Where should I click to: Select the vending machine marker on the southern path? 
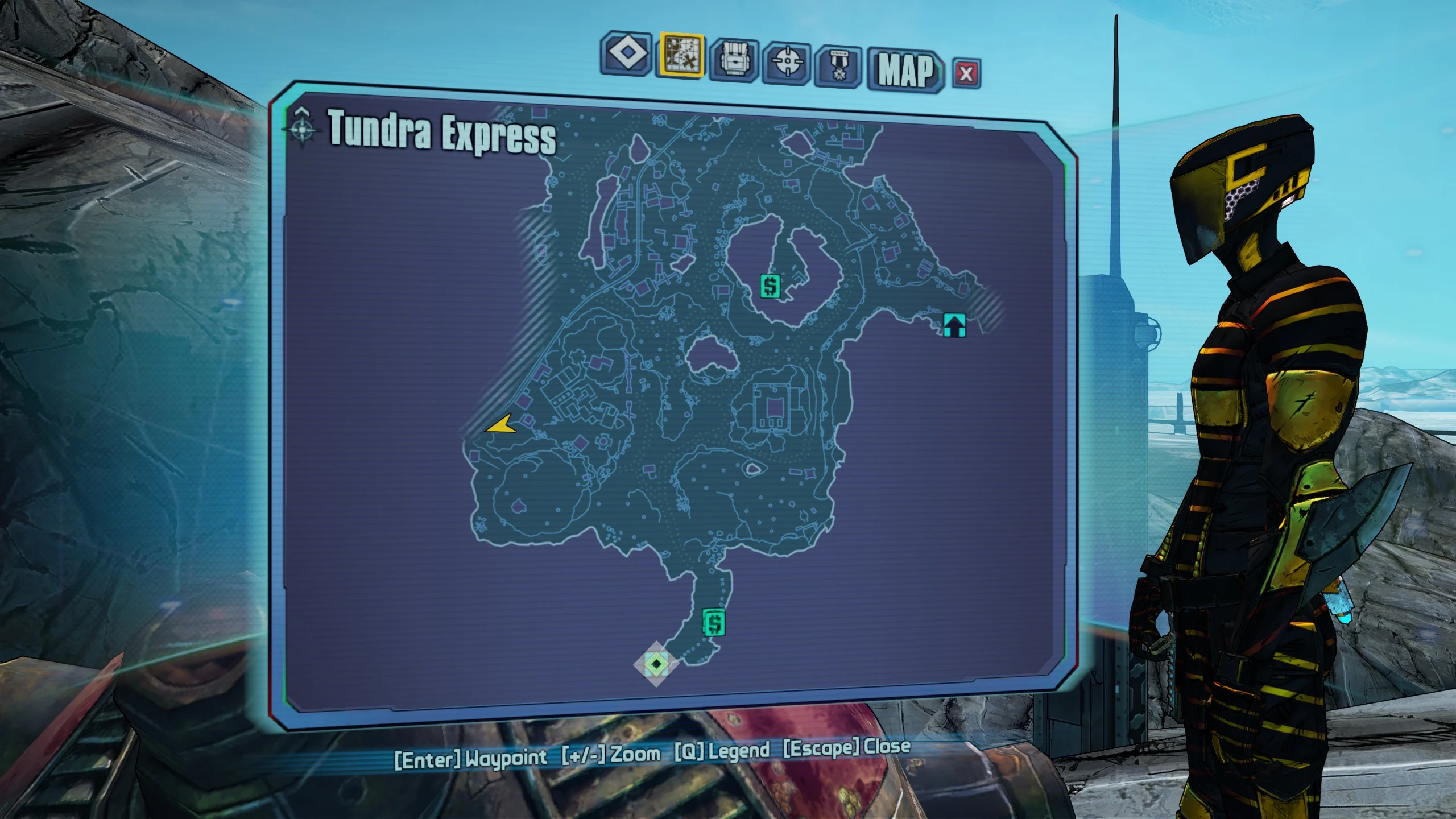click(x=714, y=622)
